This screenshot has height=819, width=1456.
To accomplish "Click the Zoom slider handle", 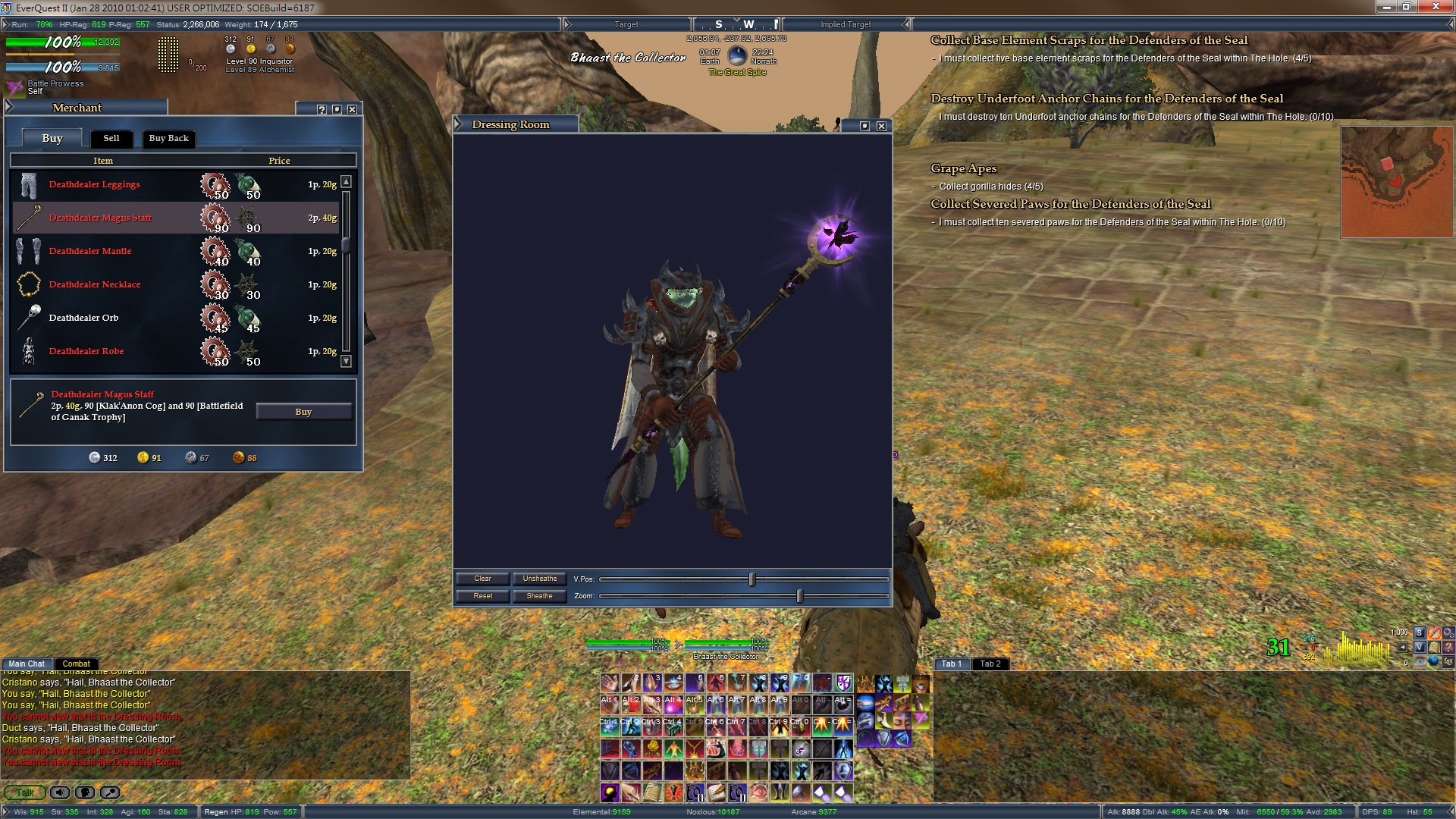I will pyautogui.click(x=799, y=596).
